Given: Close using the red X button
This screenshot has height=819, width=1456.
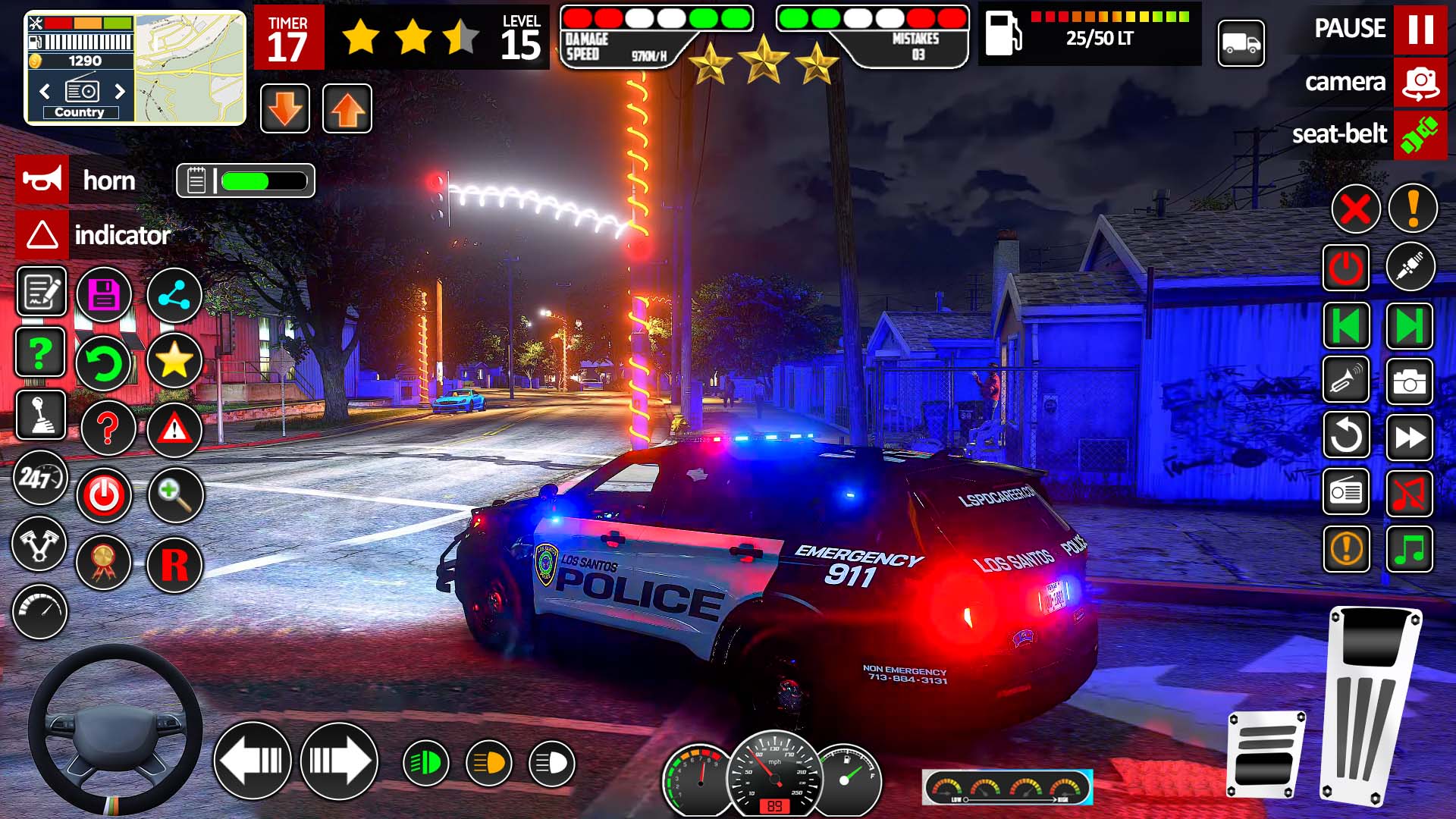Looking at the screenshot, I should point(1355,209).
